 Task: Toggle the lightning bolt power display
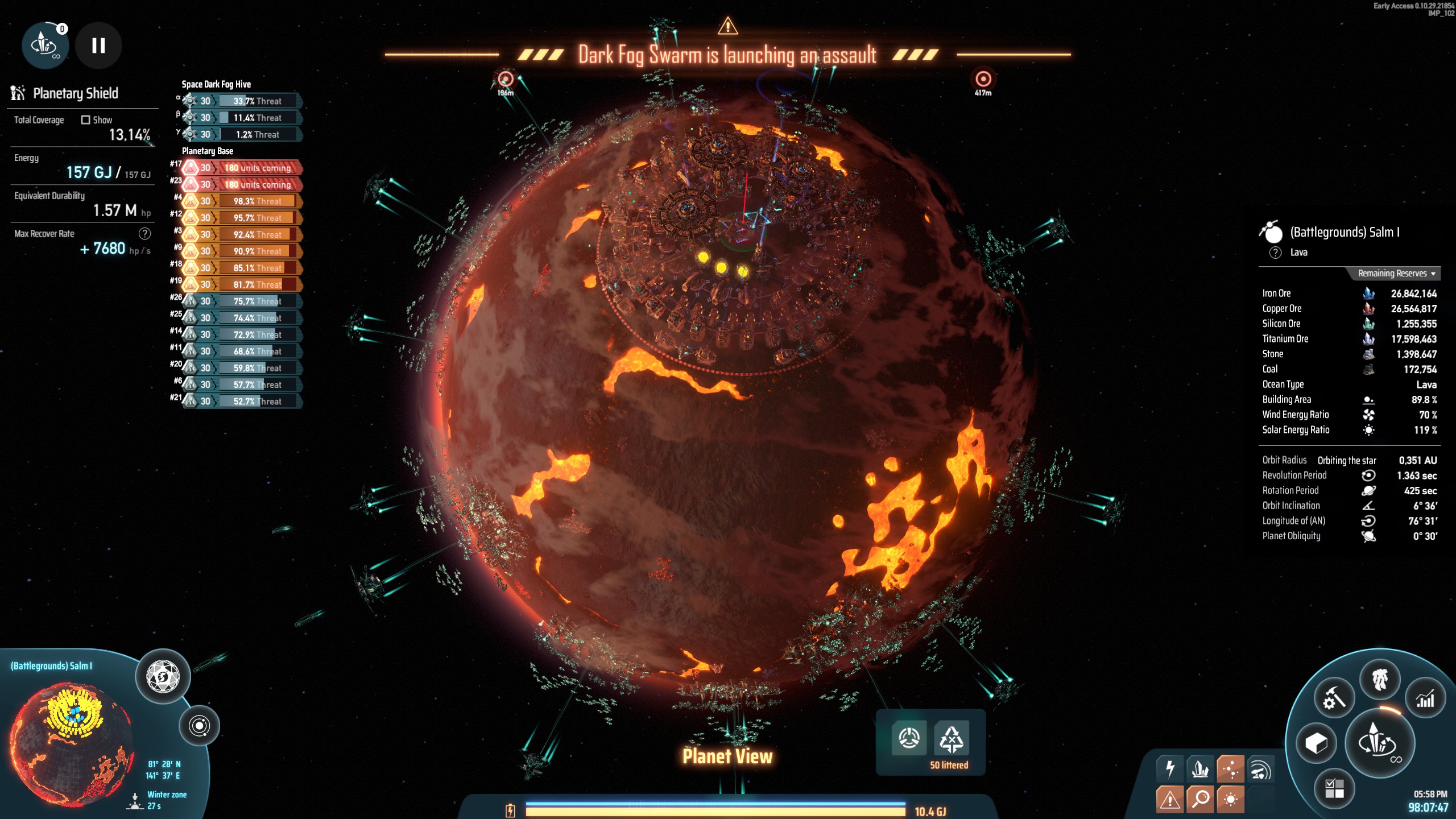click(x=1170, y=769)
